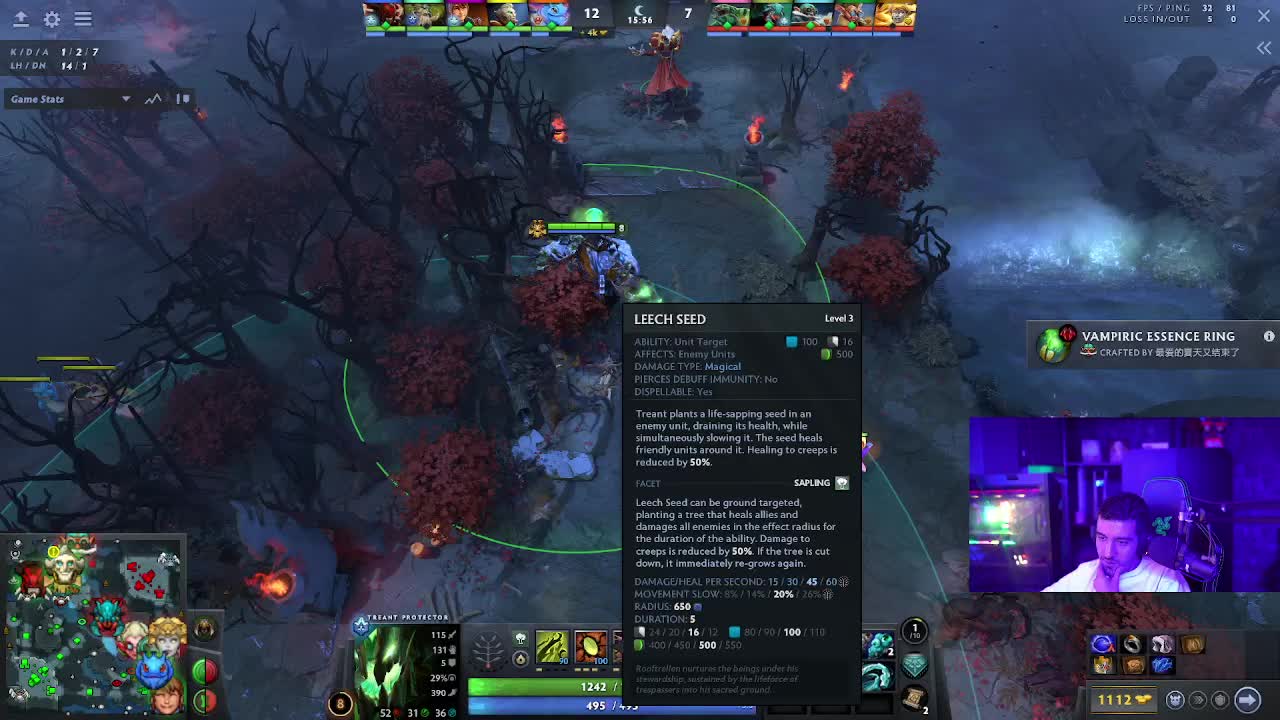Cast the Leech Seed ability
Screen dimensions: 1280x720
pyautogui.click(x=591, y=647)
